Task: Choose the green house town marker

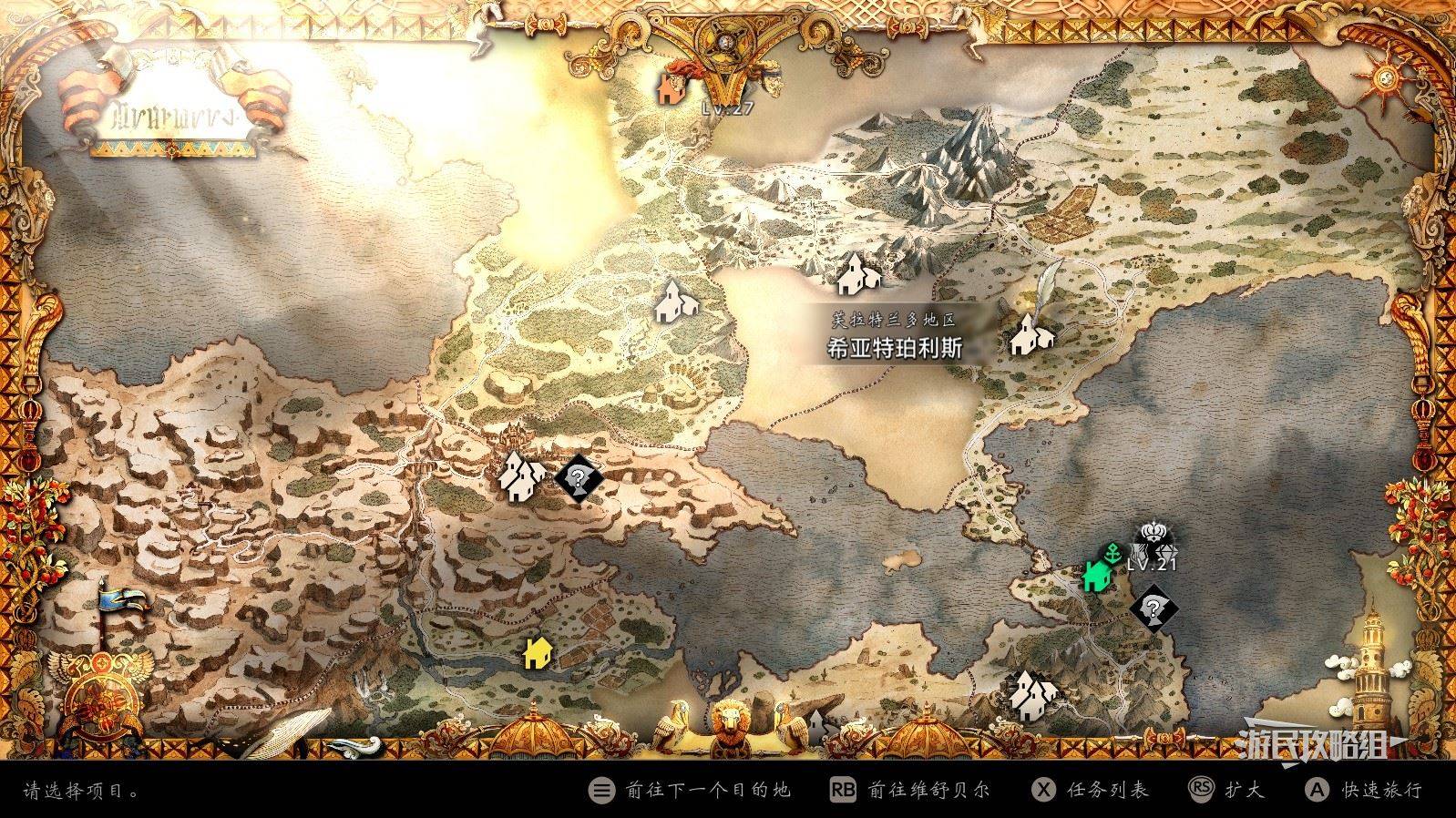Action: (1097, 576)
